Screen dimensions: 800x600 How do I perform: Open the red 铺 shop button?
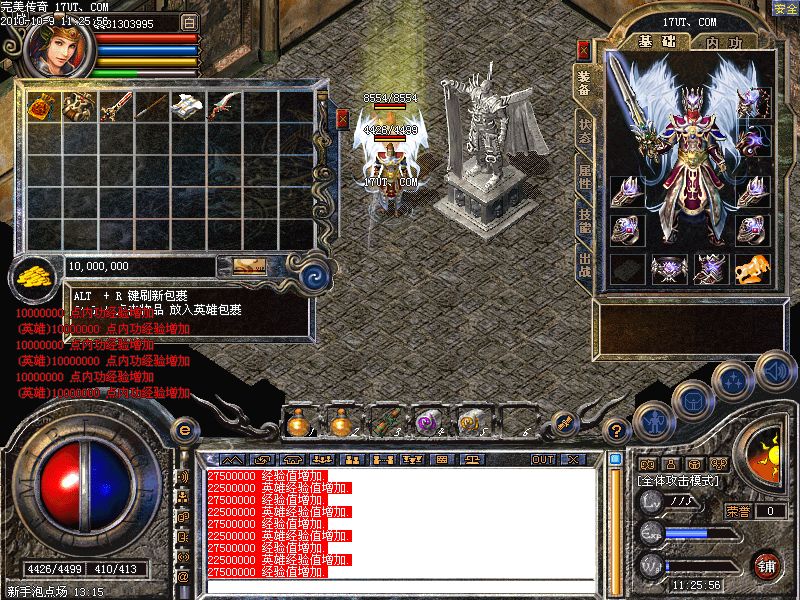(x=768, y=565)
